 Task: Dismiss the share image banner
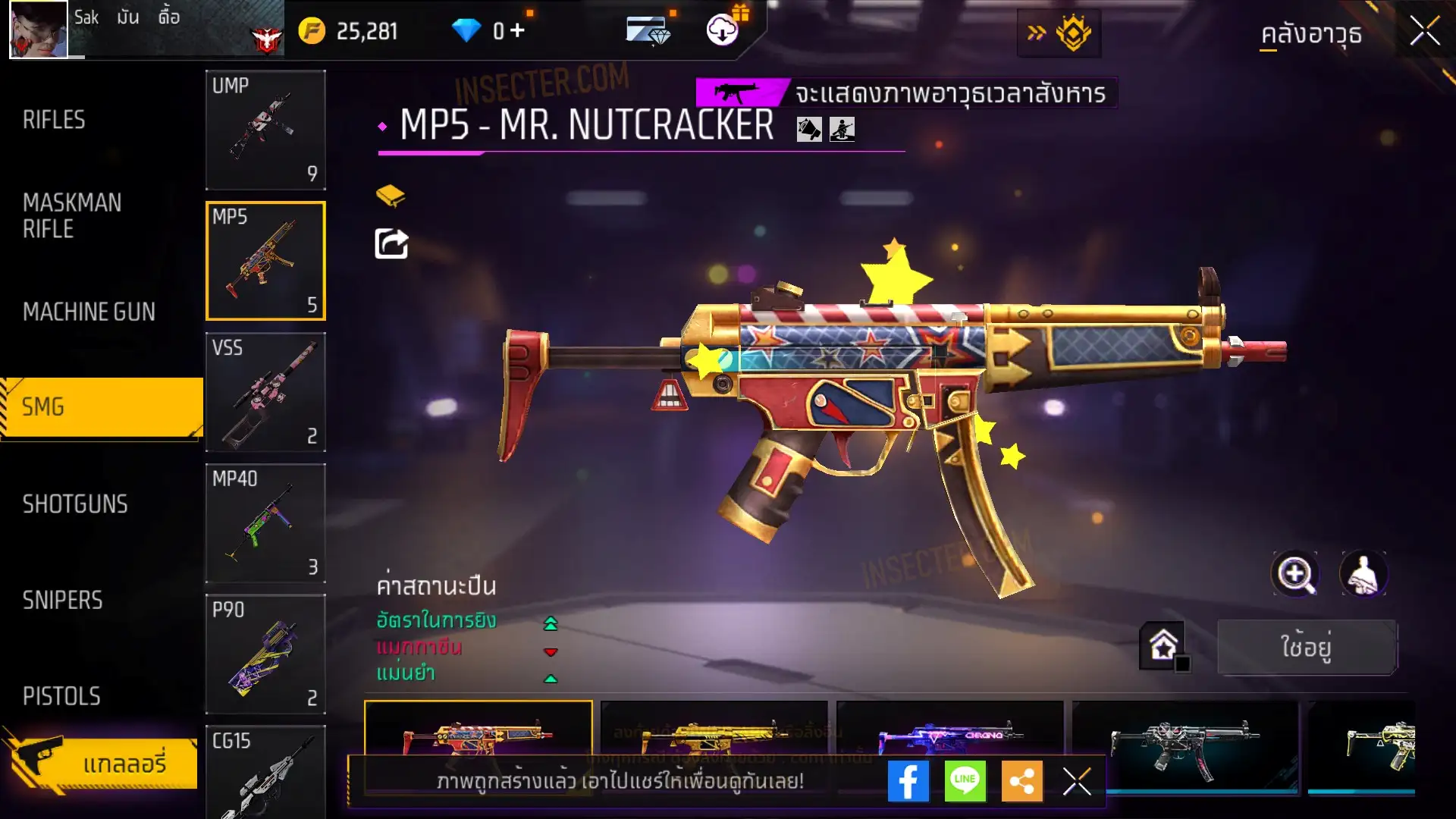click(x=1076, y=781)
